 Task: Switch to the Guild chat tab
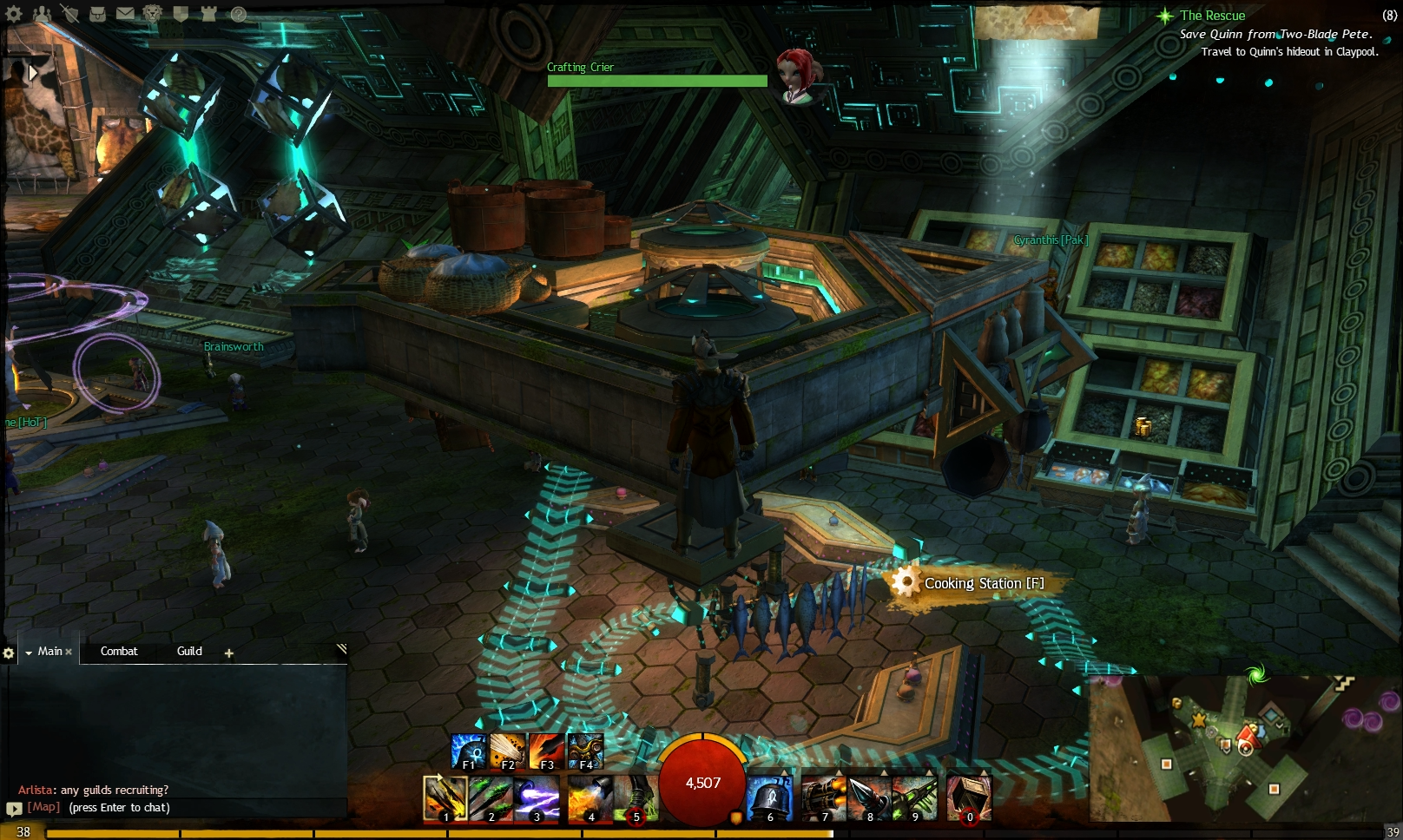click(x=188, y=651)
